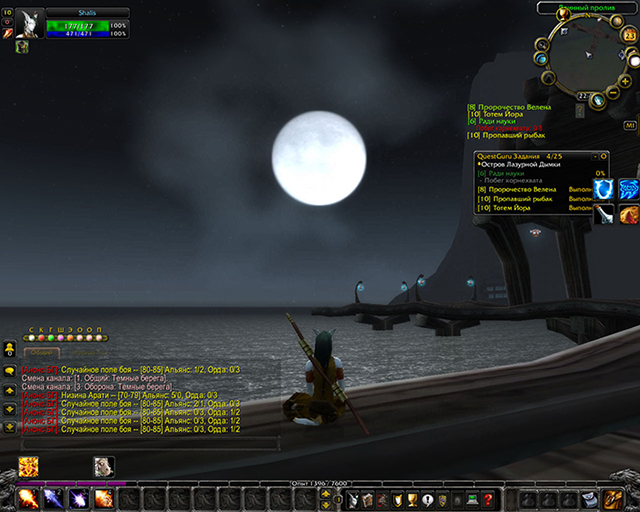Screen dimensions: 640x512
Task: Open the red question mark help button
Action: 487,498
